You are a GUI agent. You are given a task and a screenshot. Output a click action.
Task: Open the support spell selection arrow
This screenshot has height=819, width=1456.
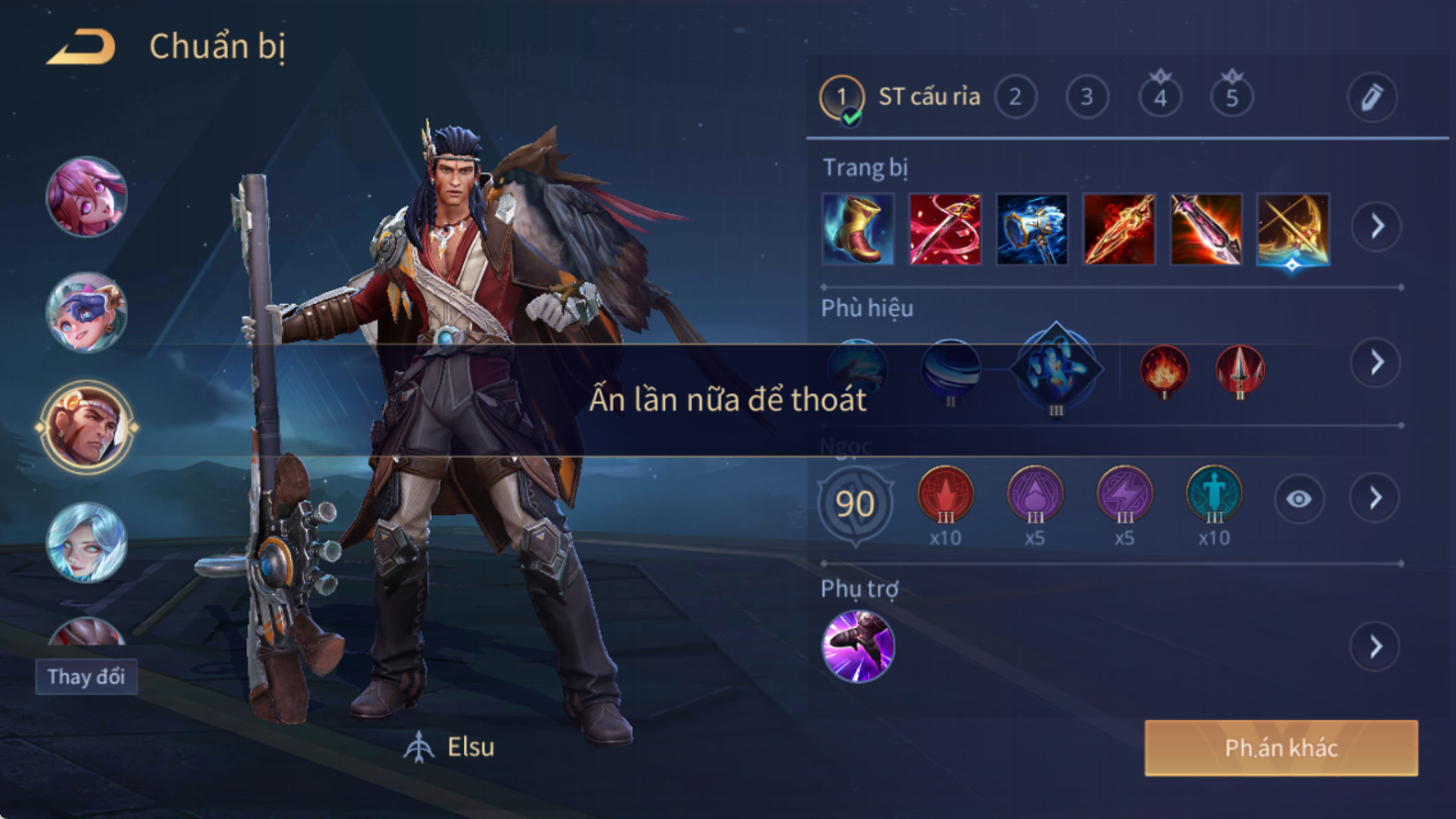1376,648
